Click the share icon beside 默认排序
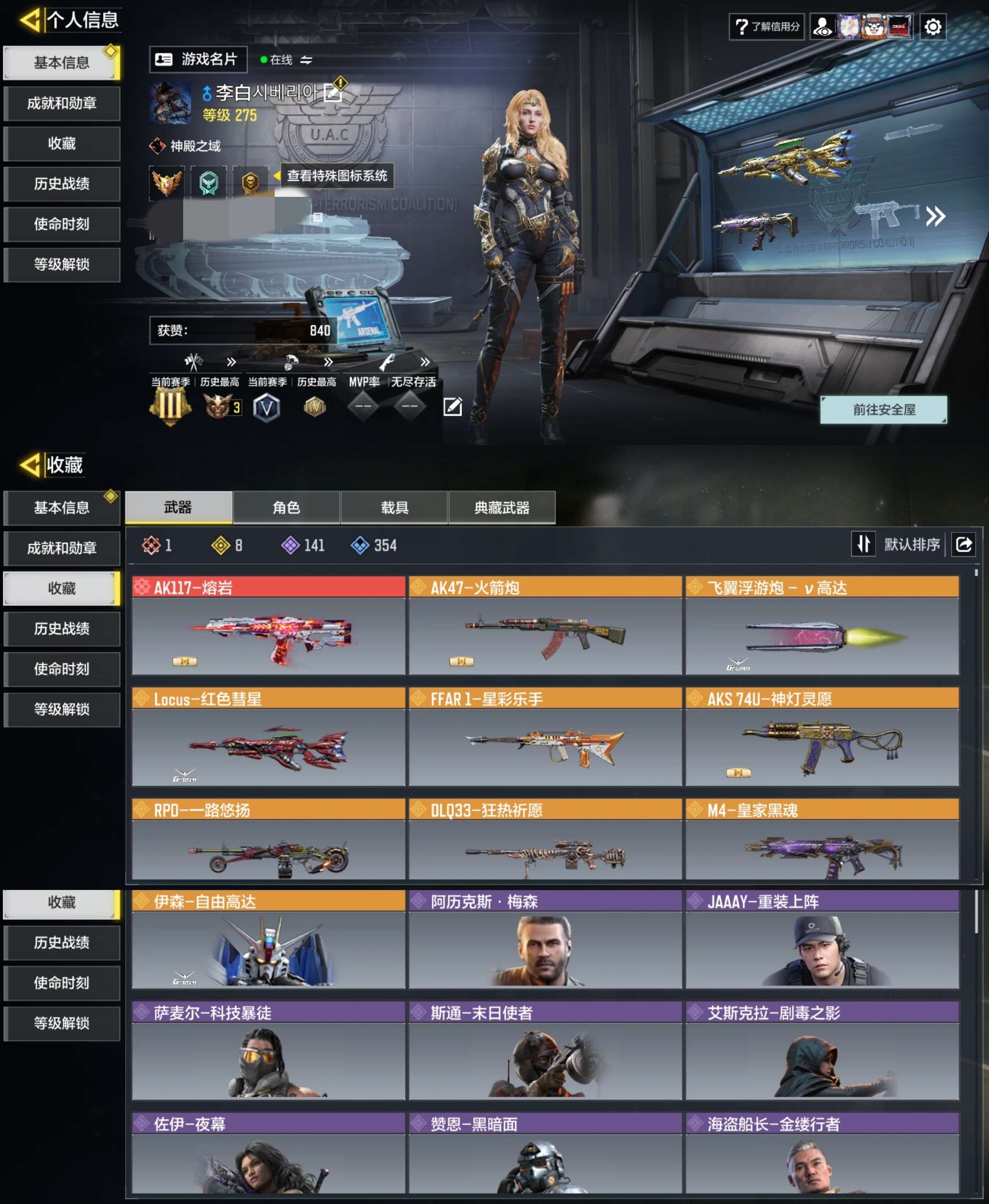Viewport: 989px width, 1204px height. (963, 544)
